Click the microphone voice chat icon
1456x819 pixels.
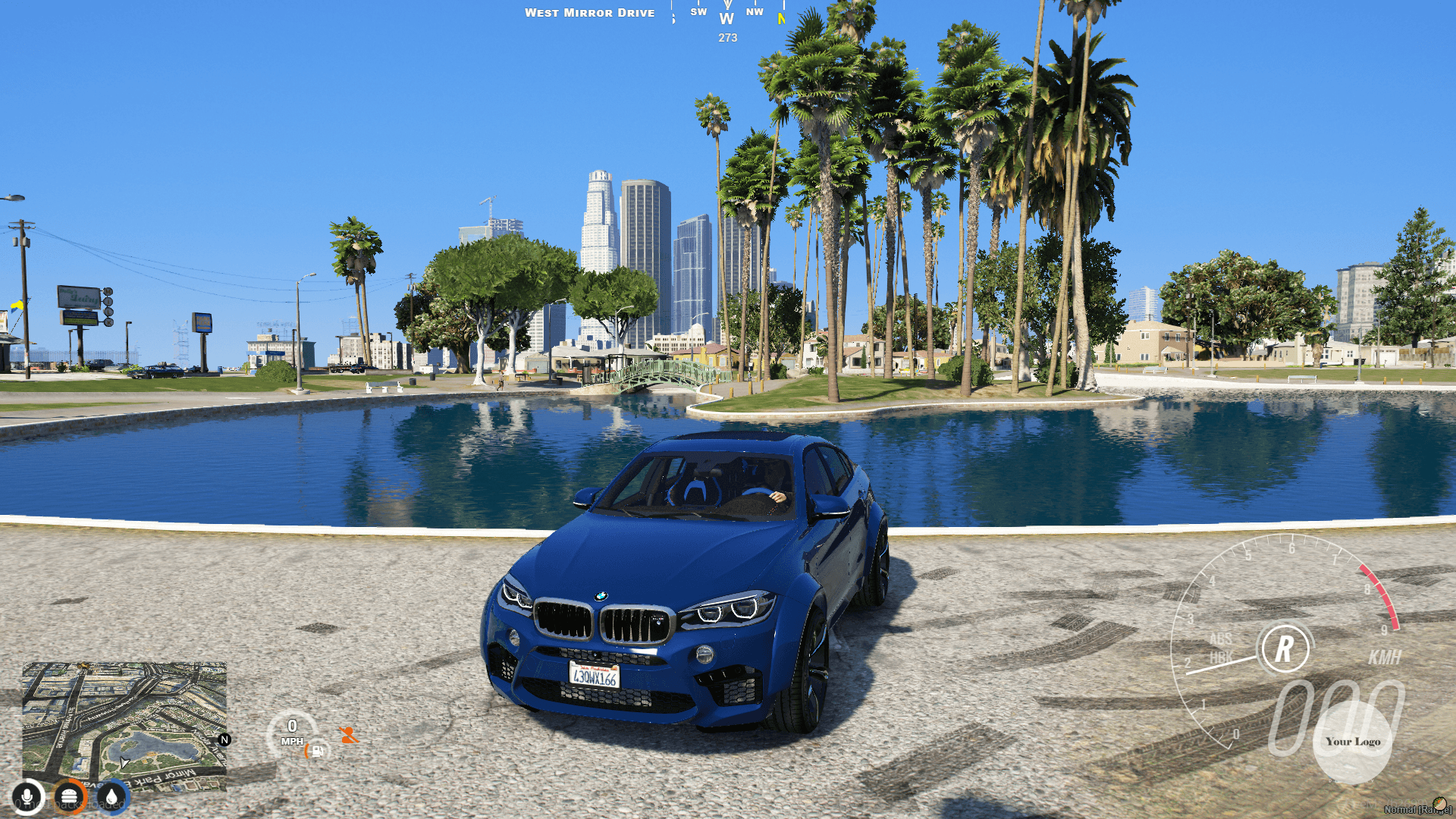click(x=27, y=798)
